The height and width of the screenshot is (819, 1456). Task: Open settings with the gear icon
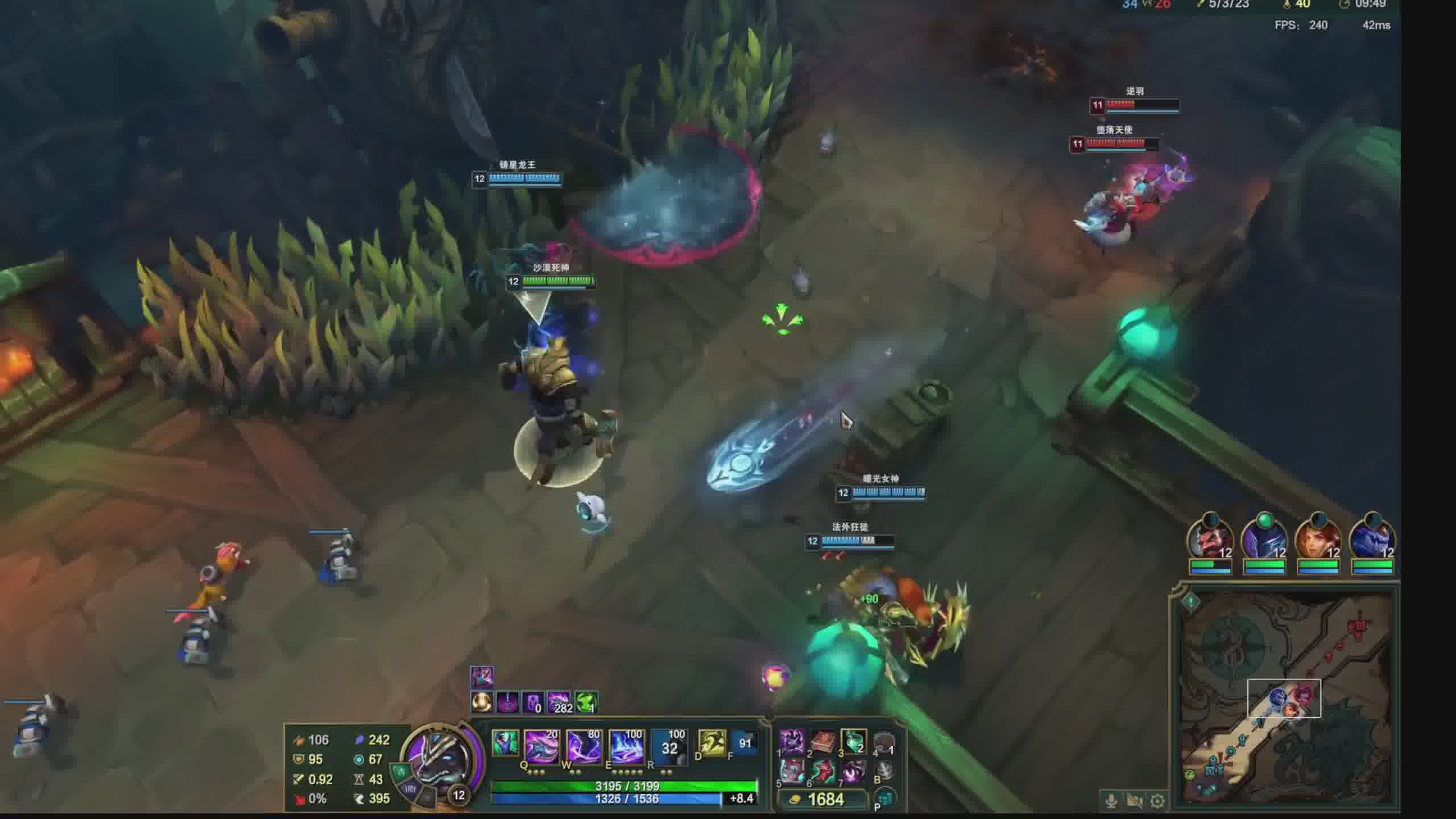[x=1157, y=801]
